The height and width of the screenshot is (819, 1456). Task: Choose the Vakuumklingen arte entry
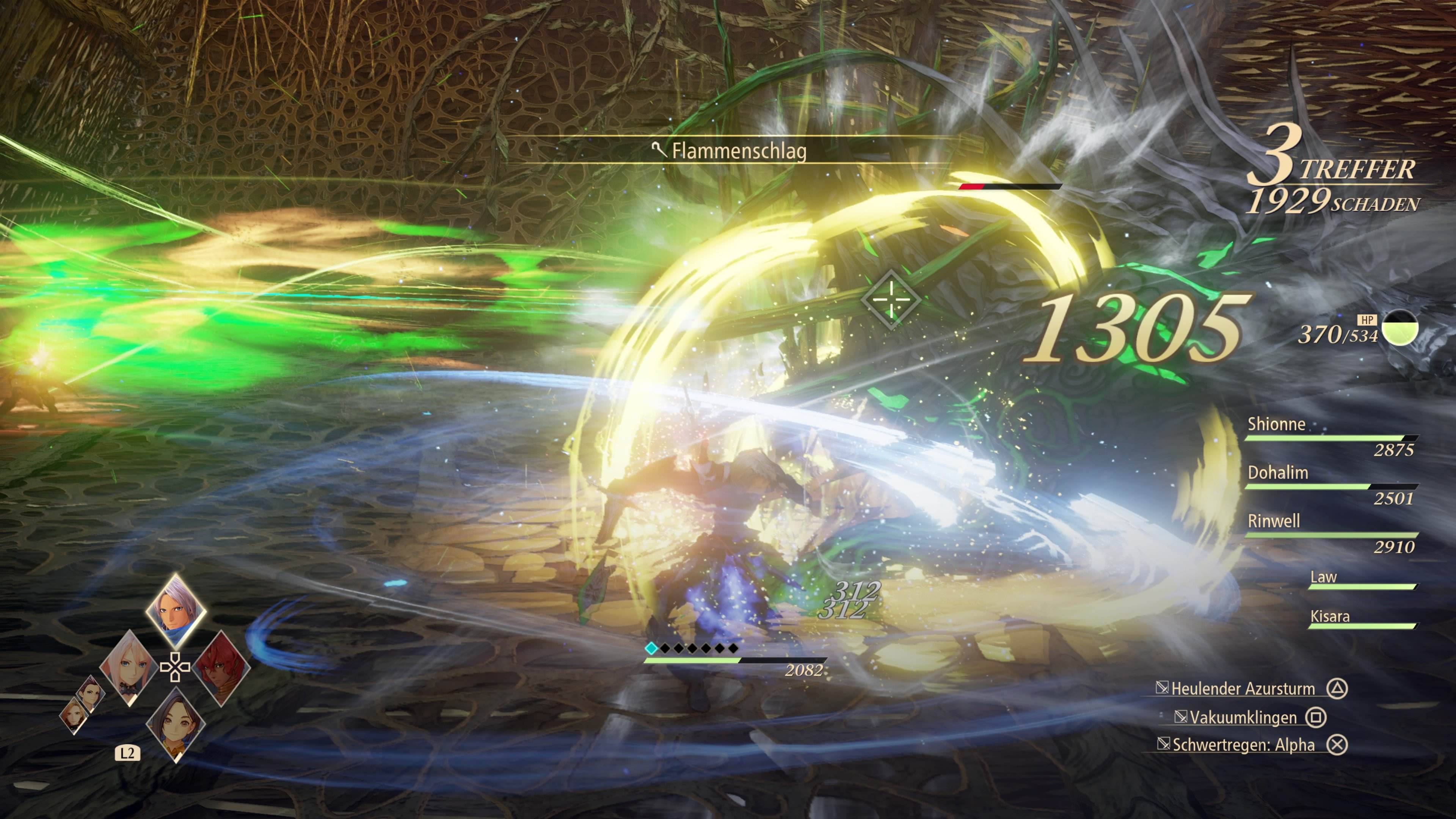[1243, 717]
